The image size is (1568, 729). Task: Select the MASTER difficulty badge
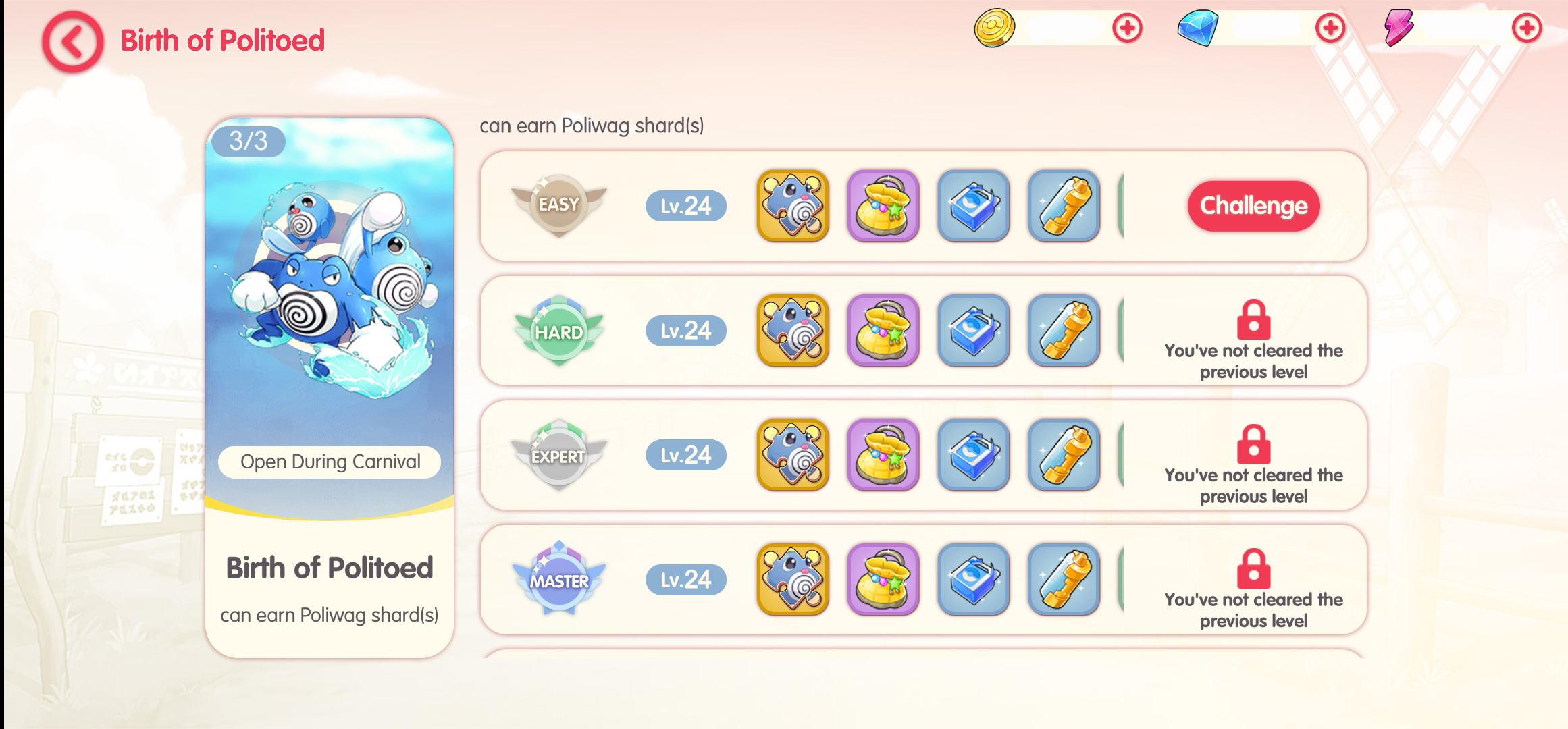(560, 580)
